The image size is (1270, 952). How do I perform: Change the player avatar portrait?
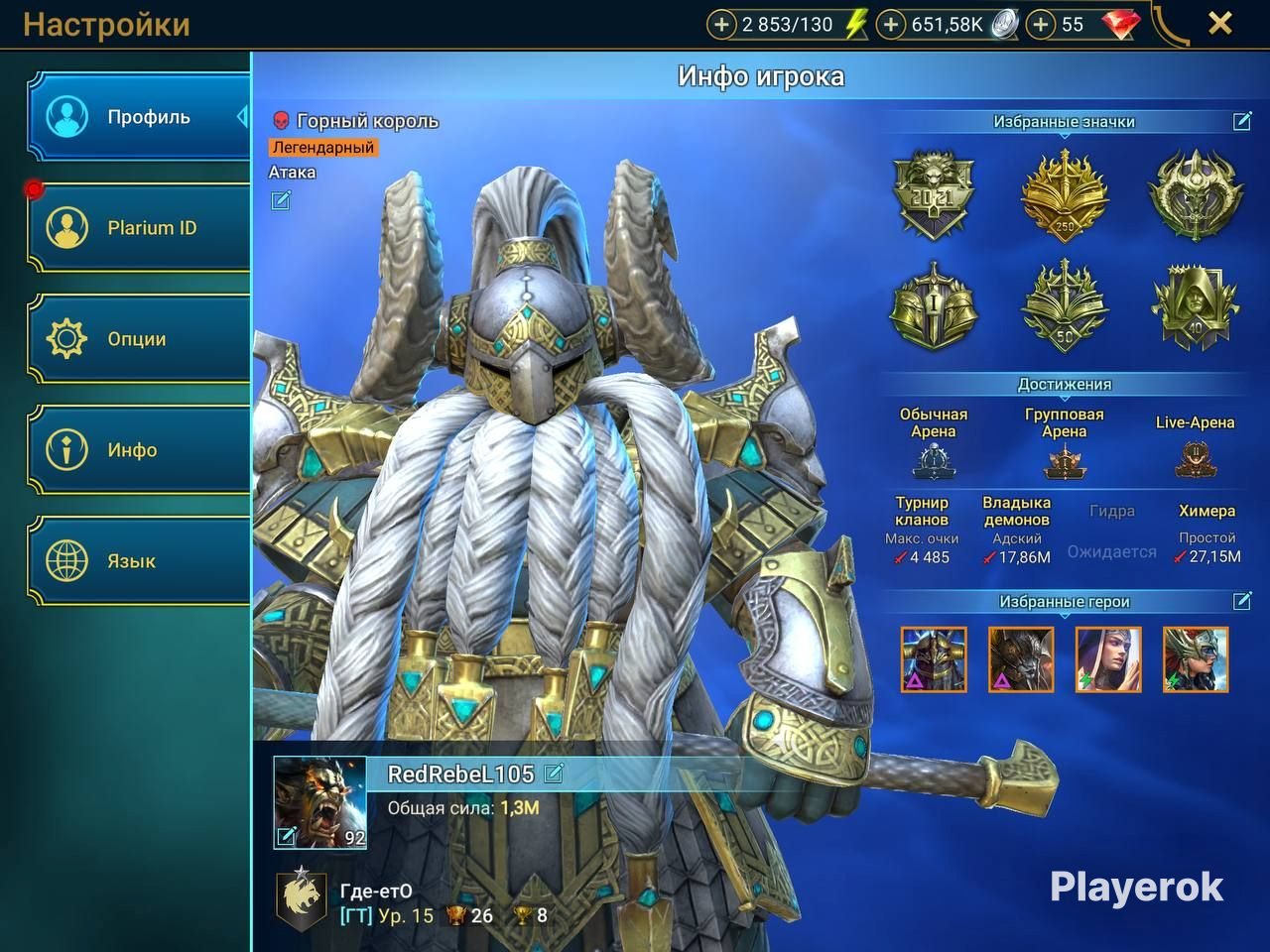(x=286, y=836)
